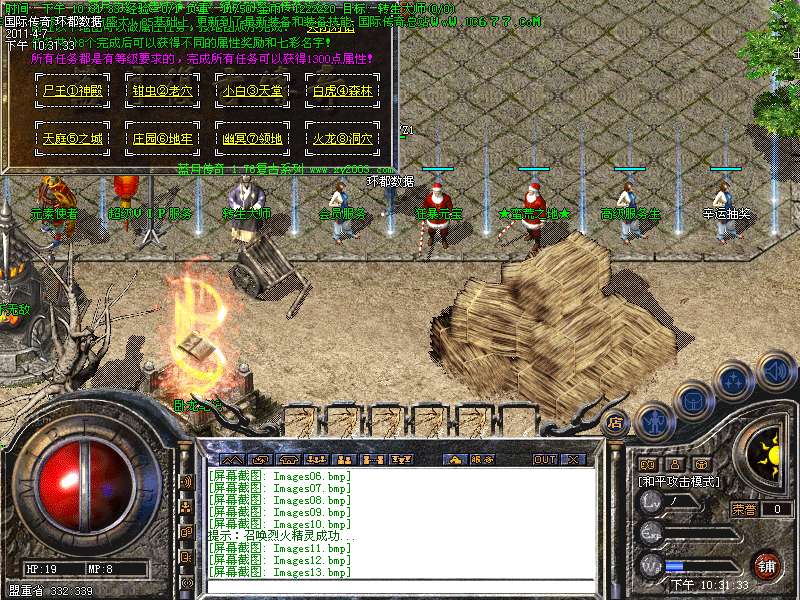Click the red 铺 stall button
Viewport: 800px width, 600px height.
[765, 565]
